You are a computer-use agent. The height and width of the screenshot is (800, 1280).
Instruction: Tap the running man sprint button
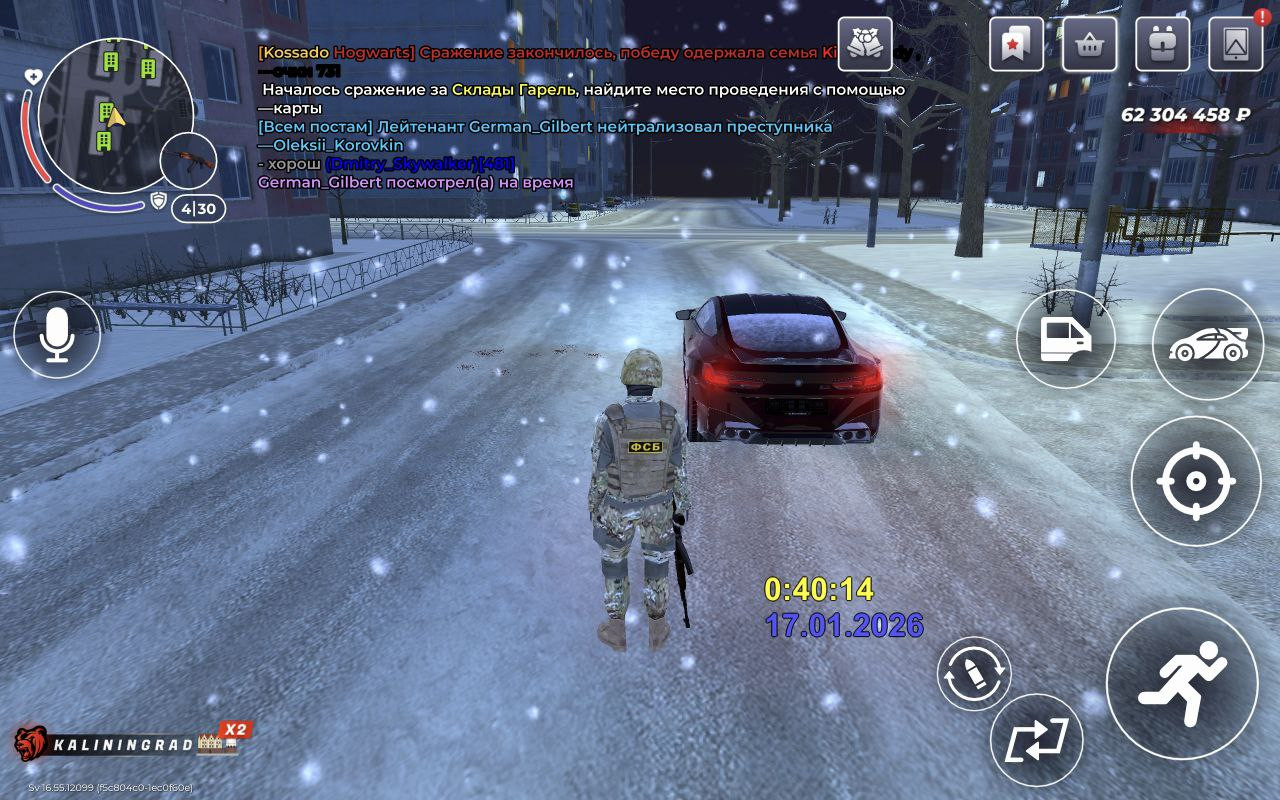click(x=1181, y=683)
